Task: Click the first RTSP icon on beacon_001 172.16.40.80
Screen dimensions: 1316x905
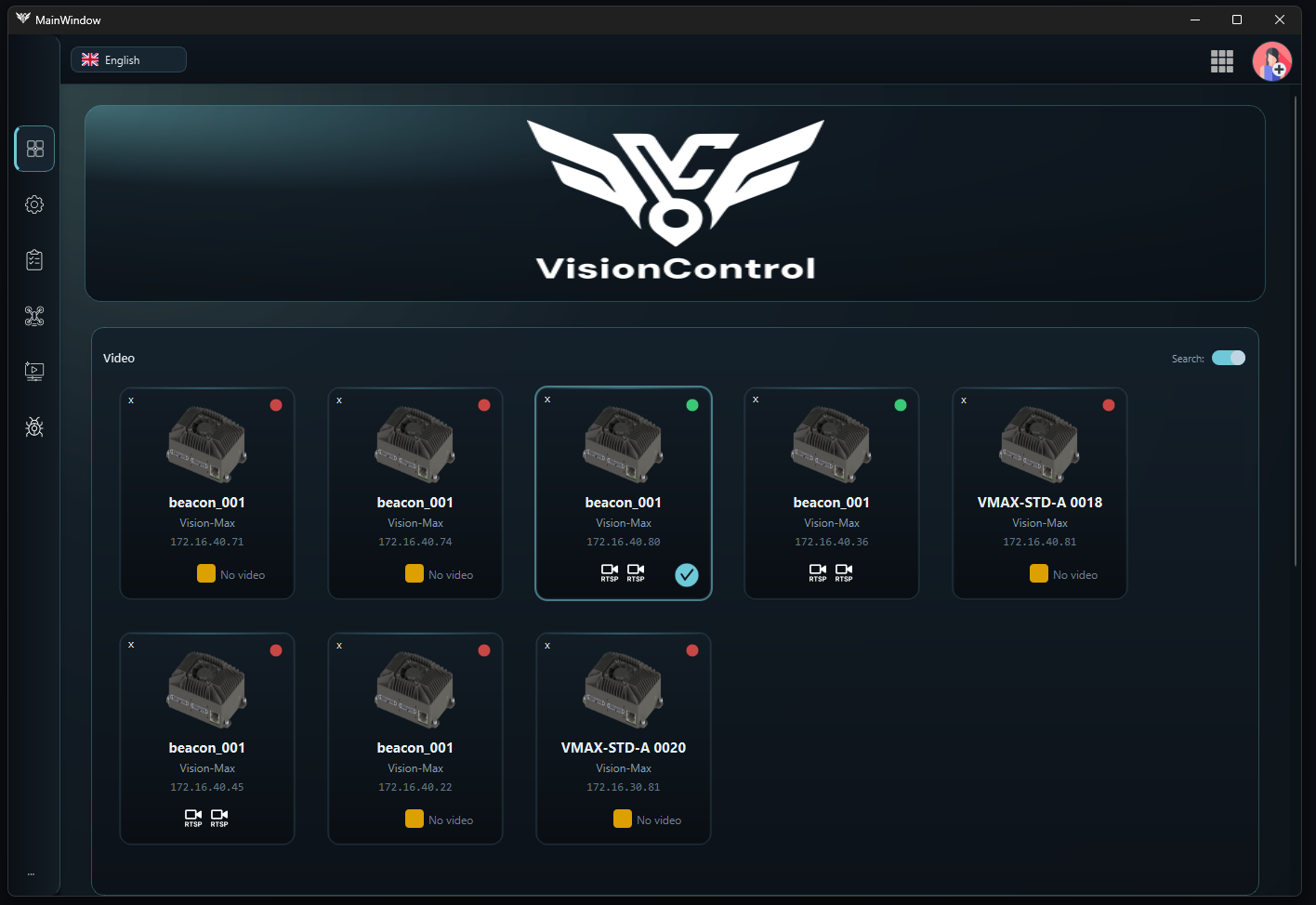Action: (610, 572)
